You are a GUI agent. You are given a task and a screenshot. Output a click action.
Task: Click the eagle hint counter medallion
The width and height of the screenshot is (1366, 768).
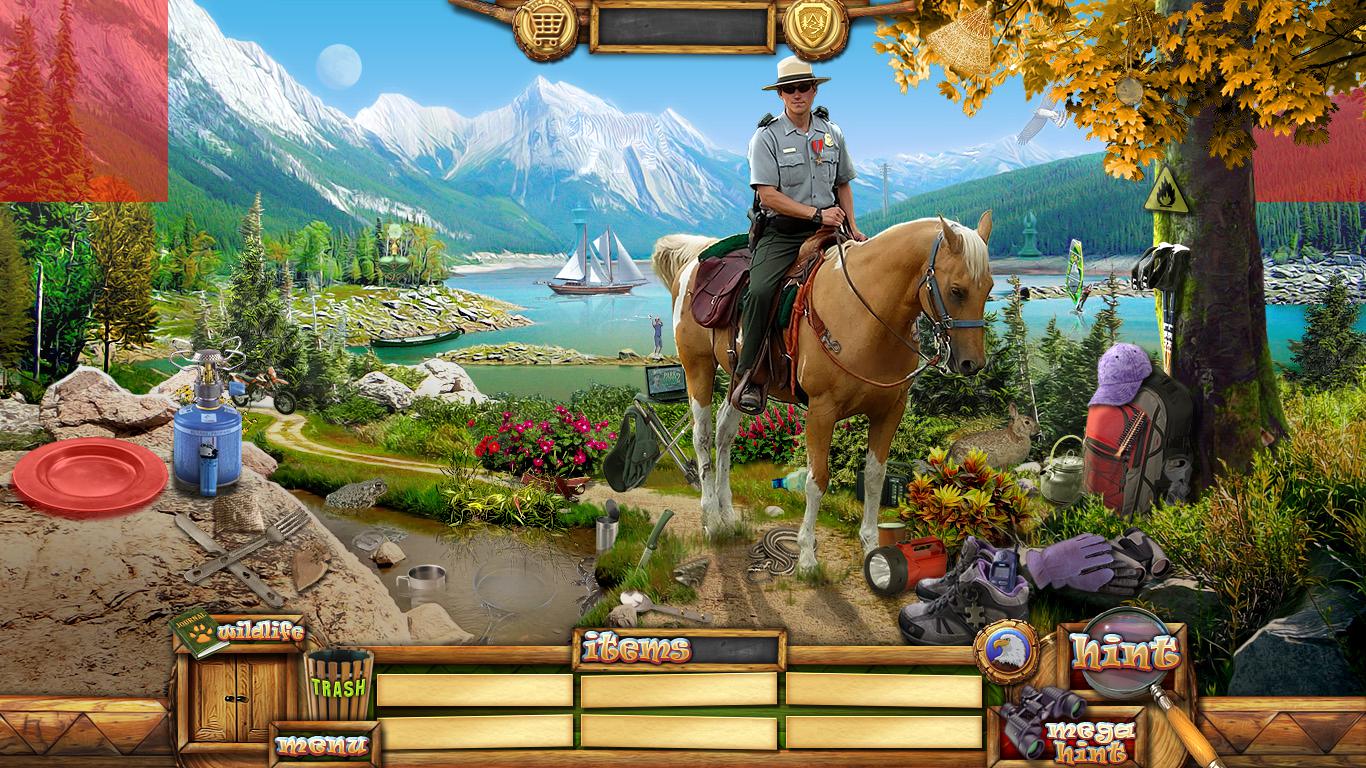click(1005, 652)
